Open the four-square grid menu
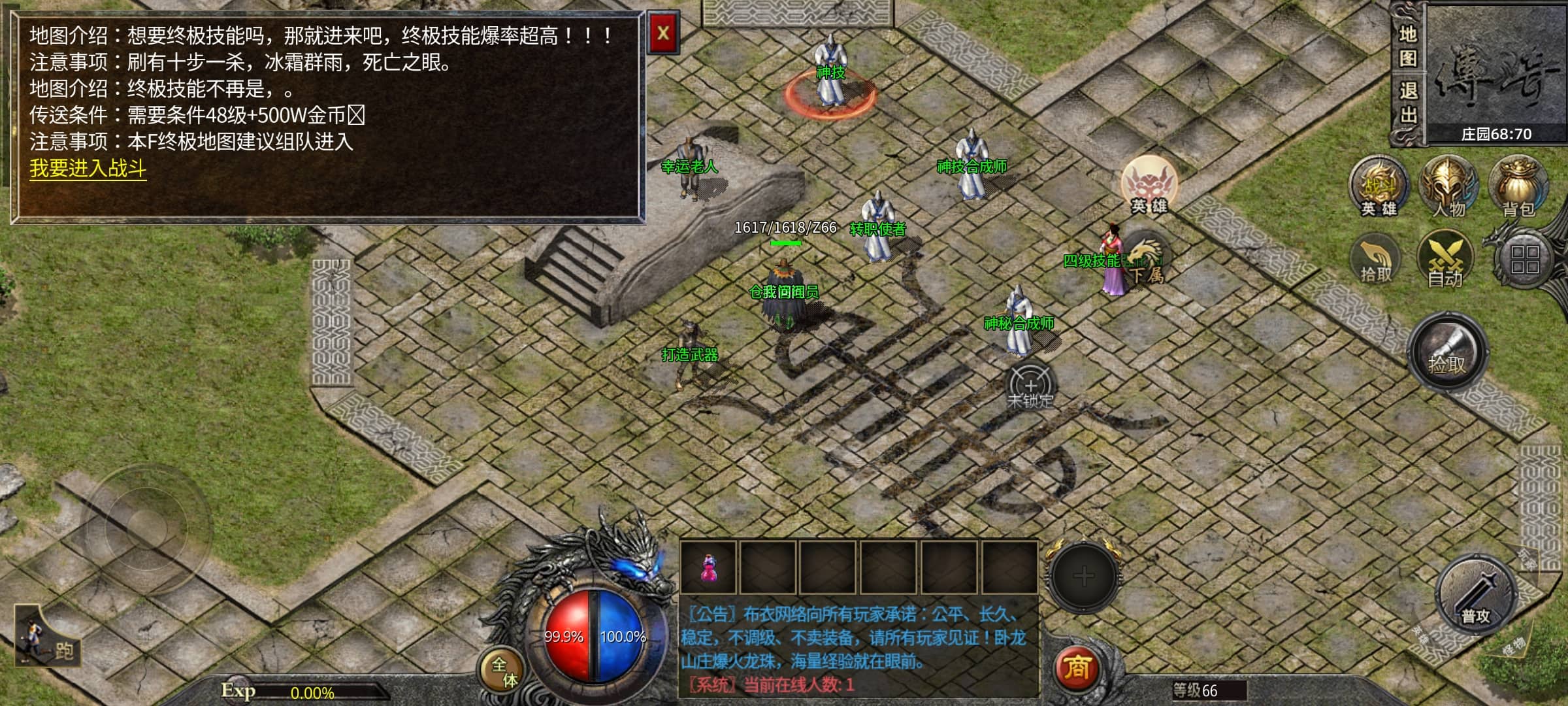The height and width of the screenshot is (706, 1568). (1524, 260)
